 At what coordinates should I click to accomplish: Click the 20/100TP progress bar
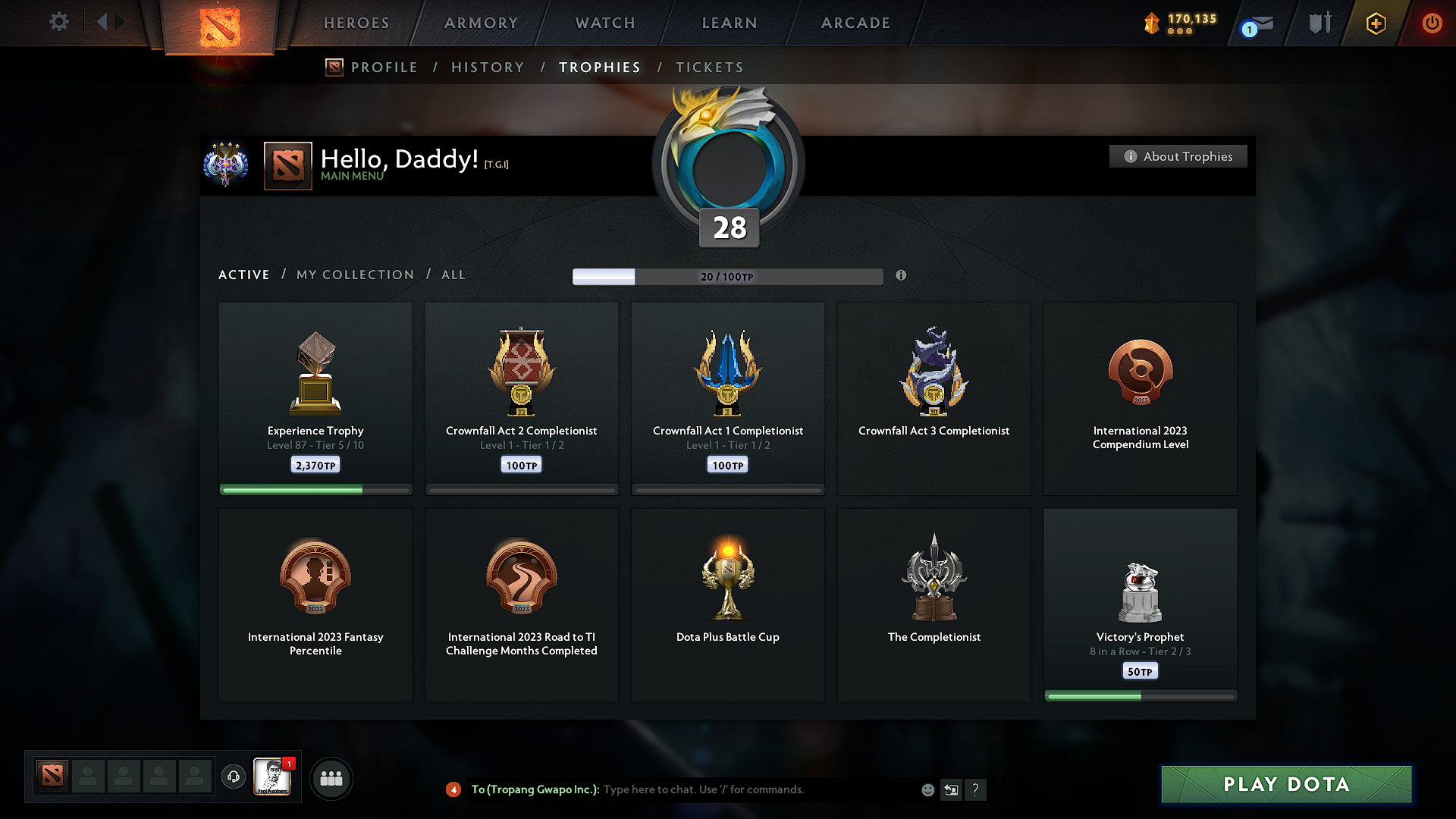coord(728,277)
